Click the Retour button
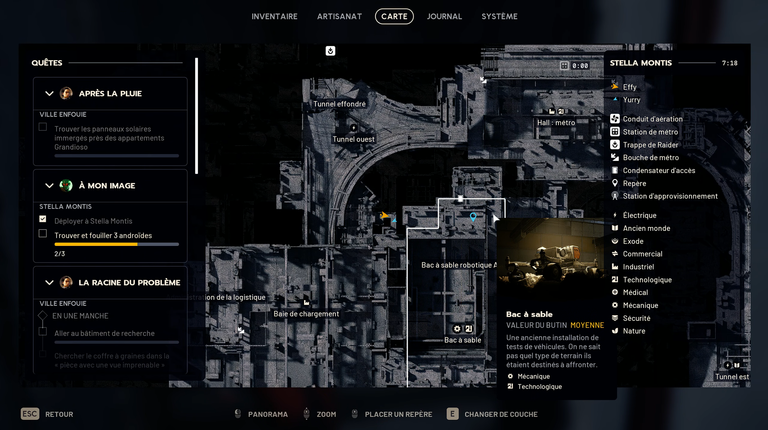The image size is (768, 430). 48,414
